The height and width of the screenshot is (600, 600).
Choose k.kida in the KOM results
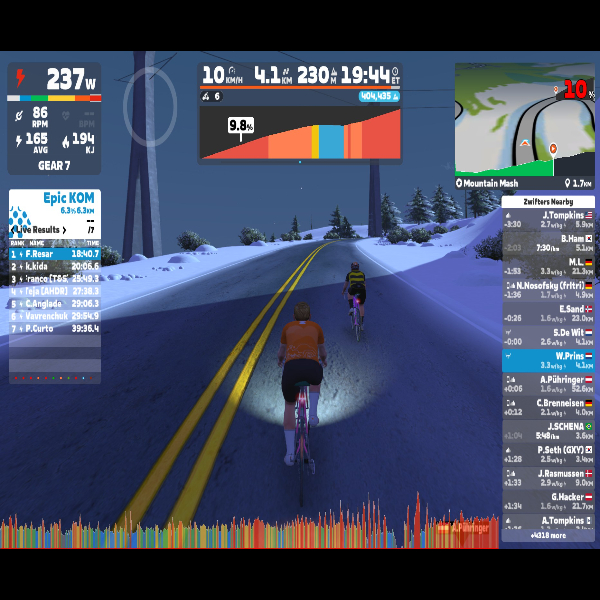click(55, 266)
